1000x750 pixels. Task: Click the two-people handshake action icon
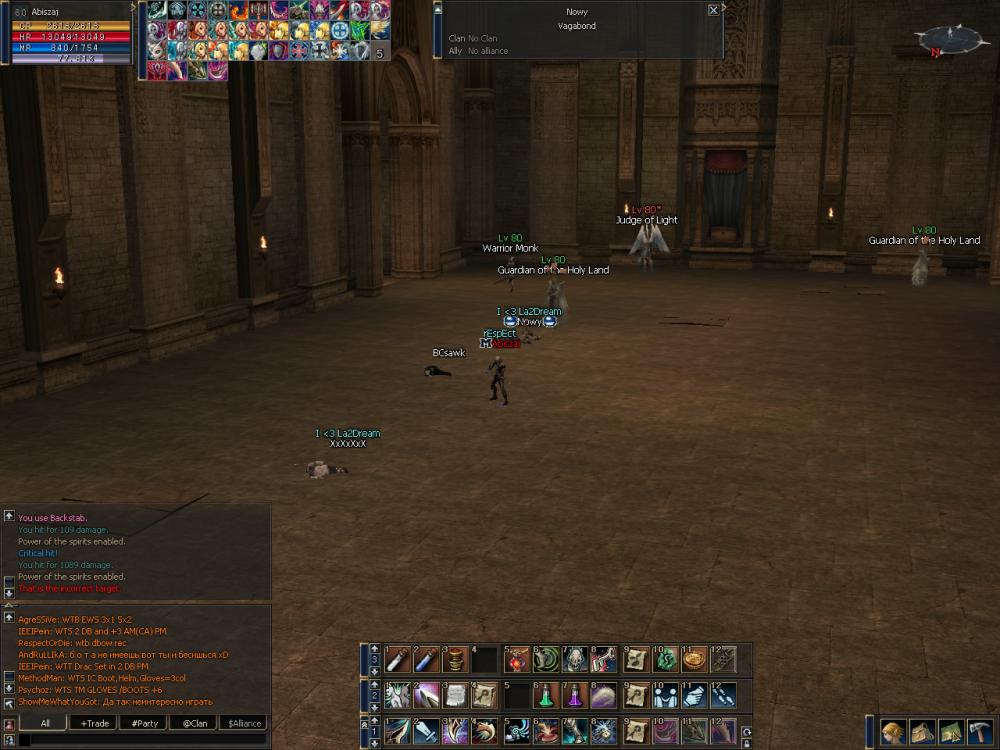[x=664, y=695]
